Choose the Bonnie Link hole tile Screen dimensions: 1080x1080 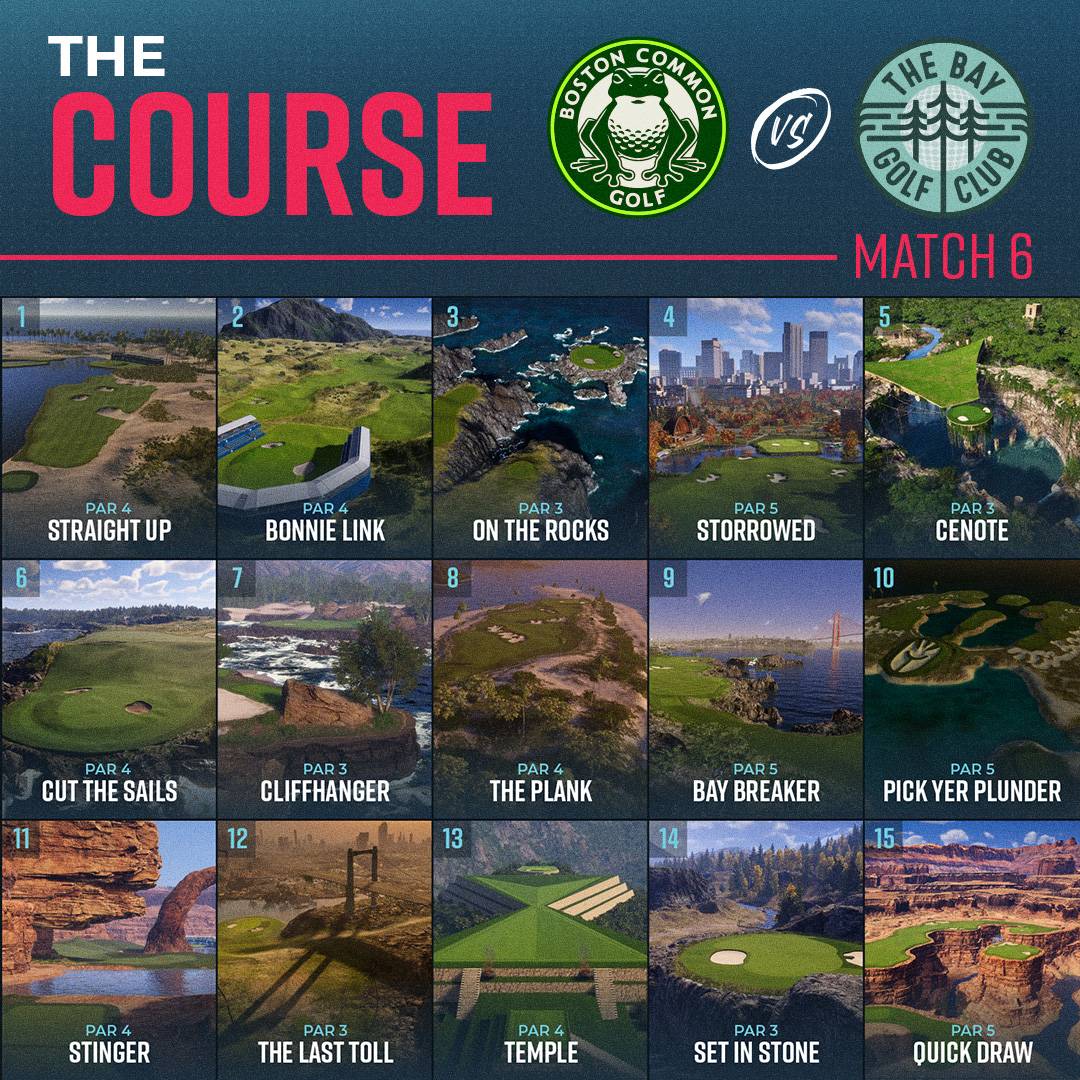324,425
